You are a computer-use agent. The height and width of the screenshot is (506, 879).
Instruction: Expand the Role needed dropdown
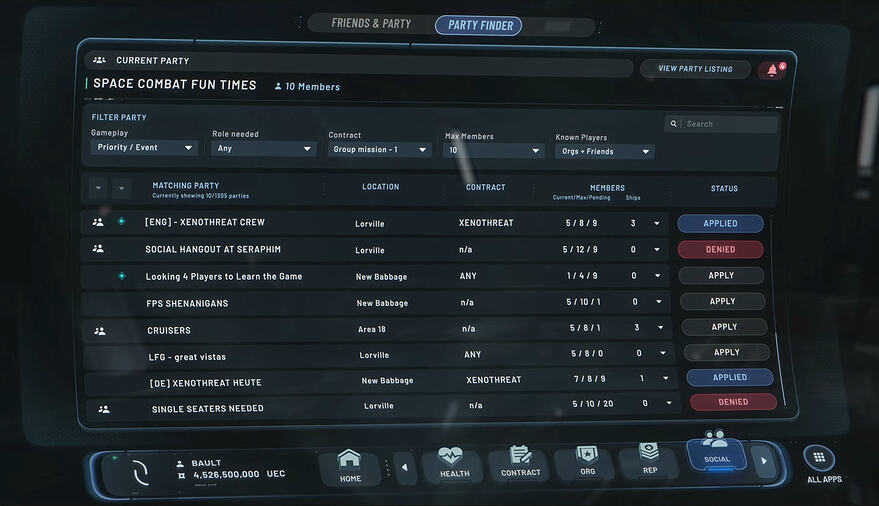(264, 149)
